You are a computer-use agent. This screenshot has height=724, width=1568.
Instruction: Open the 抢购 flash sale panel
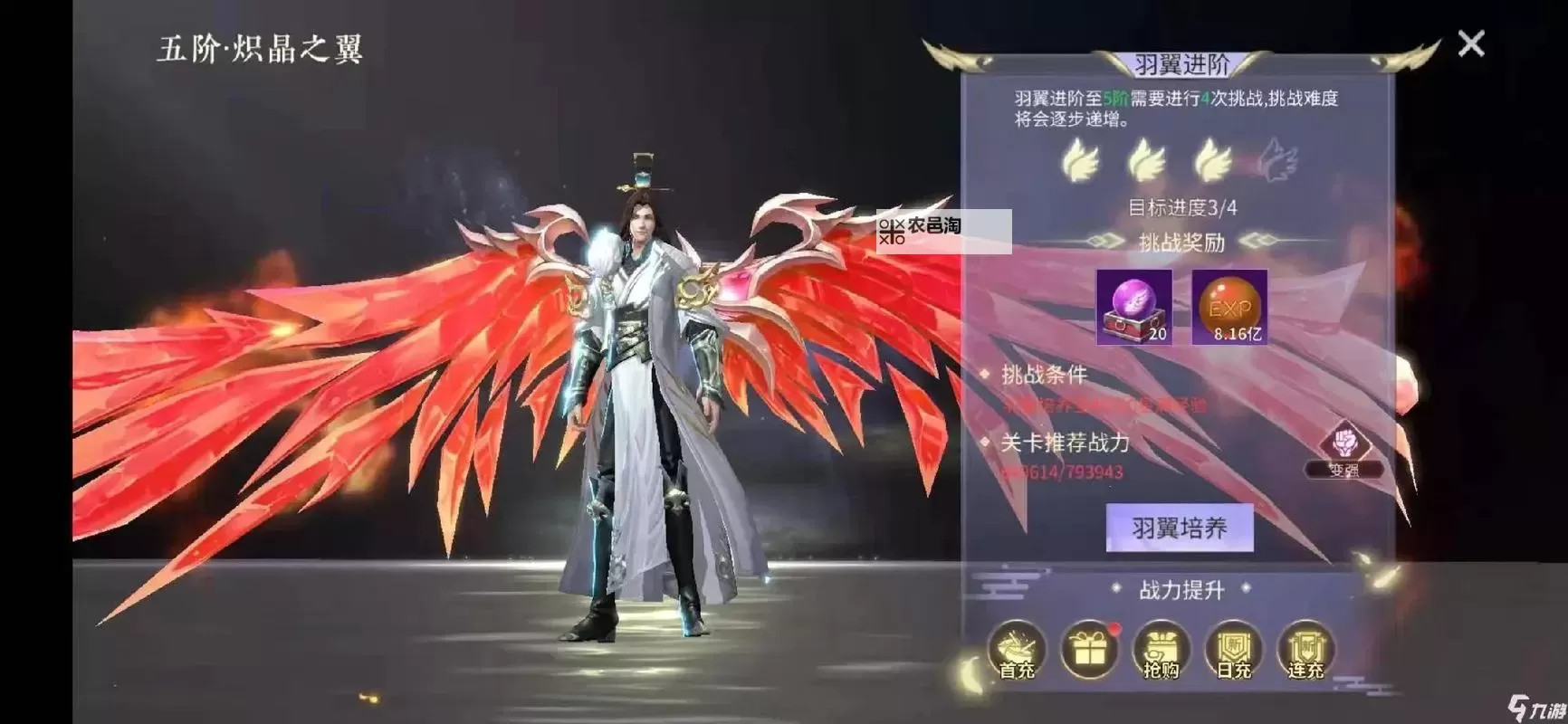click(x=1163, y=650)
